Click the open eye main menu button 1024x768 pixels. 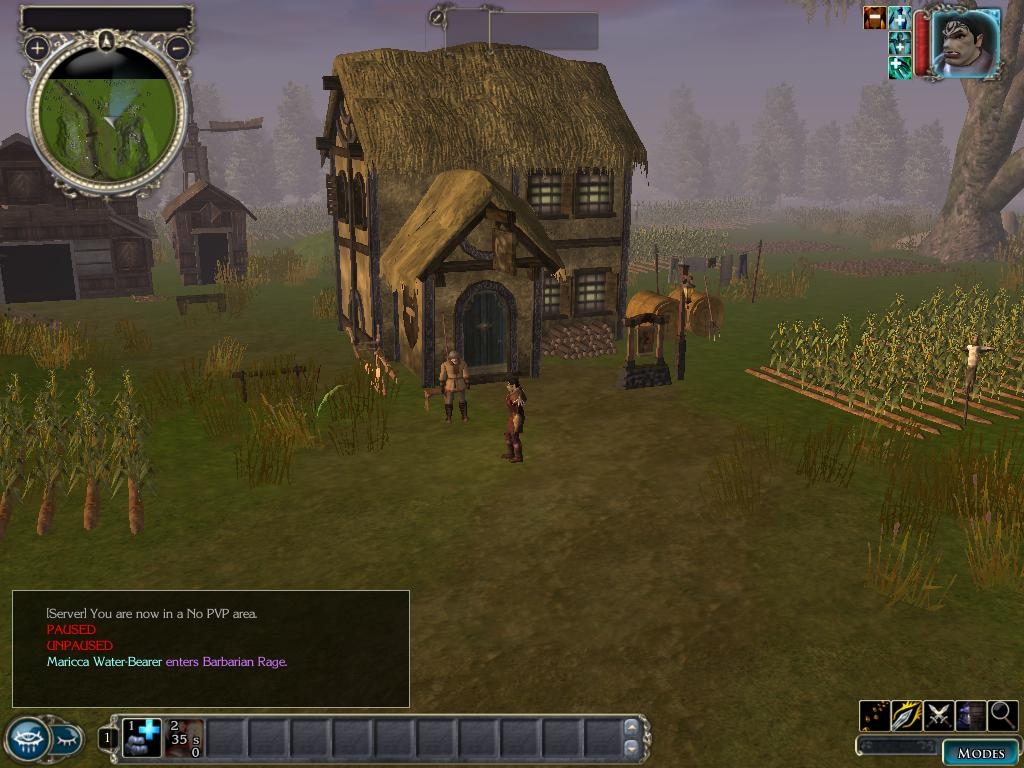pyautogui.click(x=27, y=739)
